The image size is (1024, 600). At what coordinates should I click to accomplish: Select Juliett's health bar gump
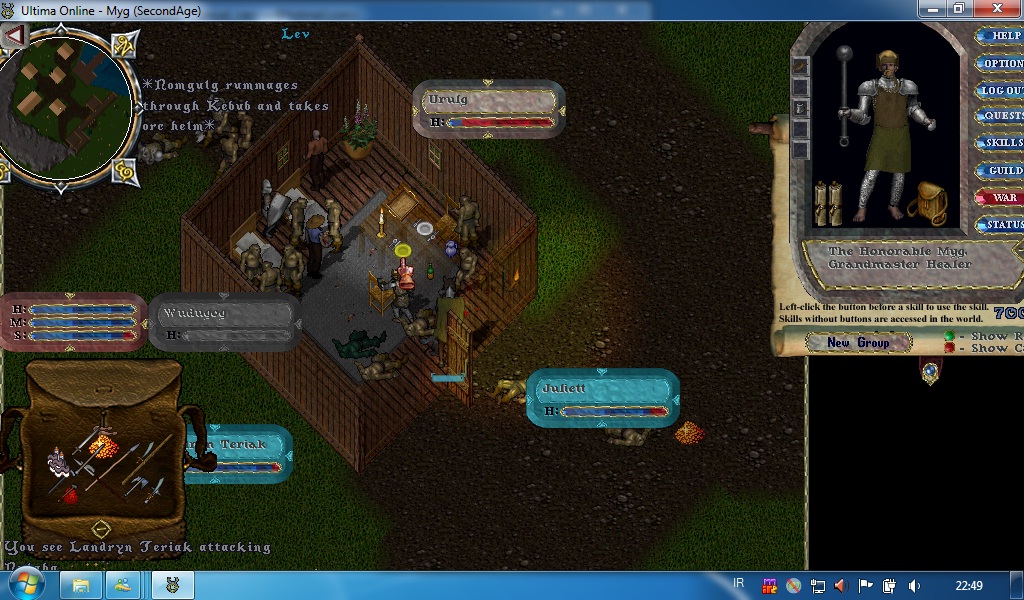[602, 397]
